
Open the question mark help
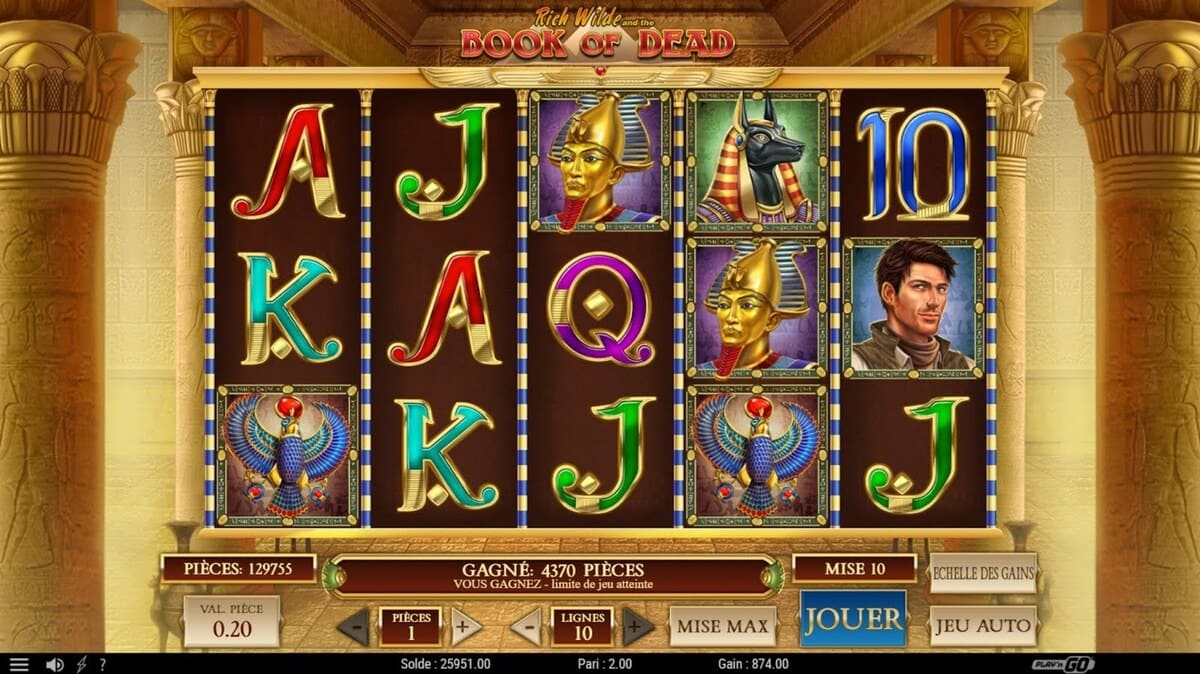tap(101, 664)
